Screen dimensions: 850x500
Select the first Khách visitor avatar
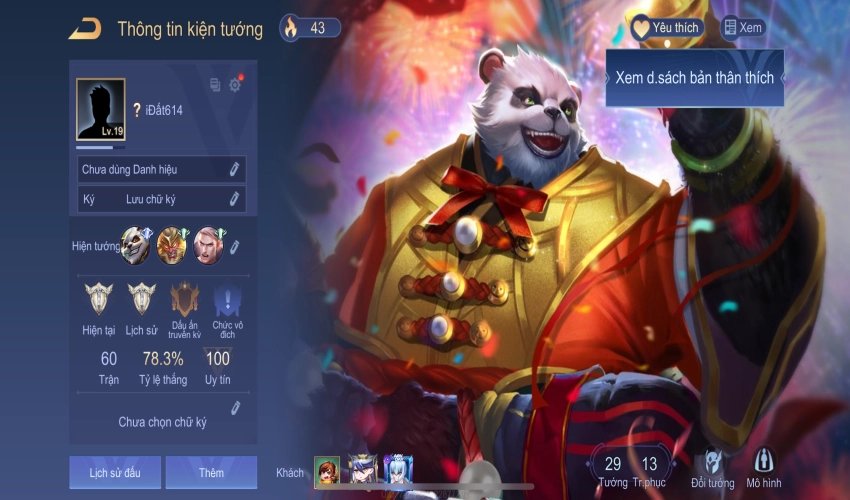tap(327, 470)
